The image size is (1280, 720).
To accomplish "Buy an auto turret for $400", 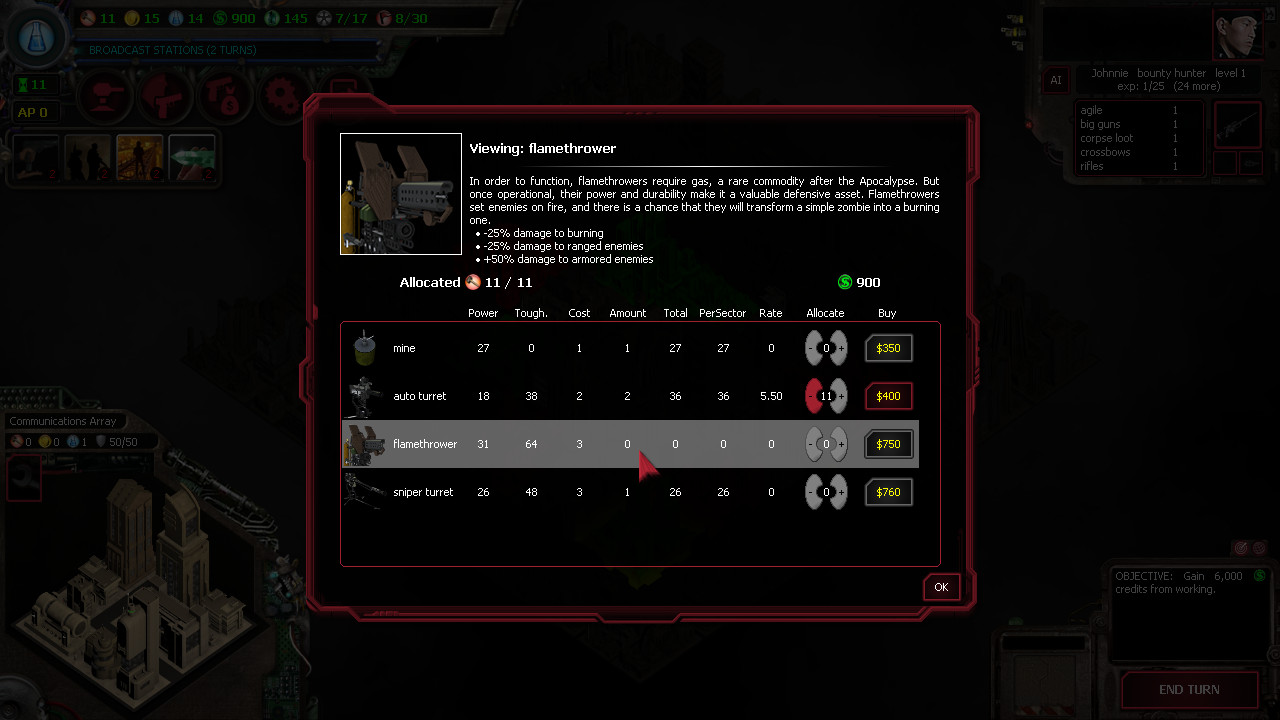I will point(888,396).
